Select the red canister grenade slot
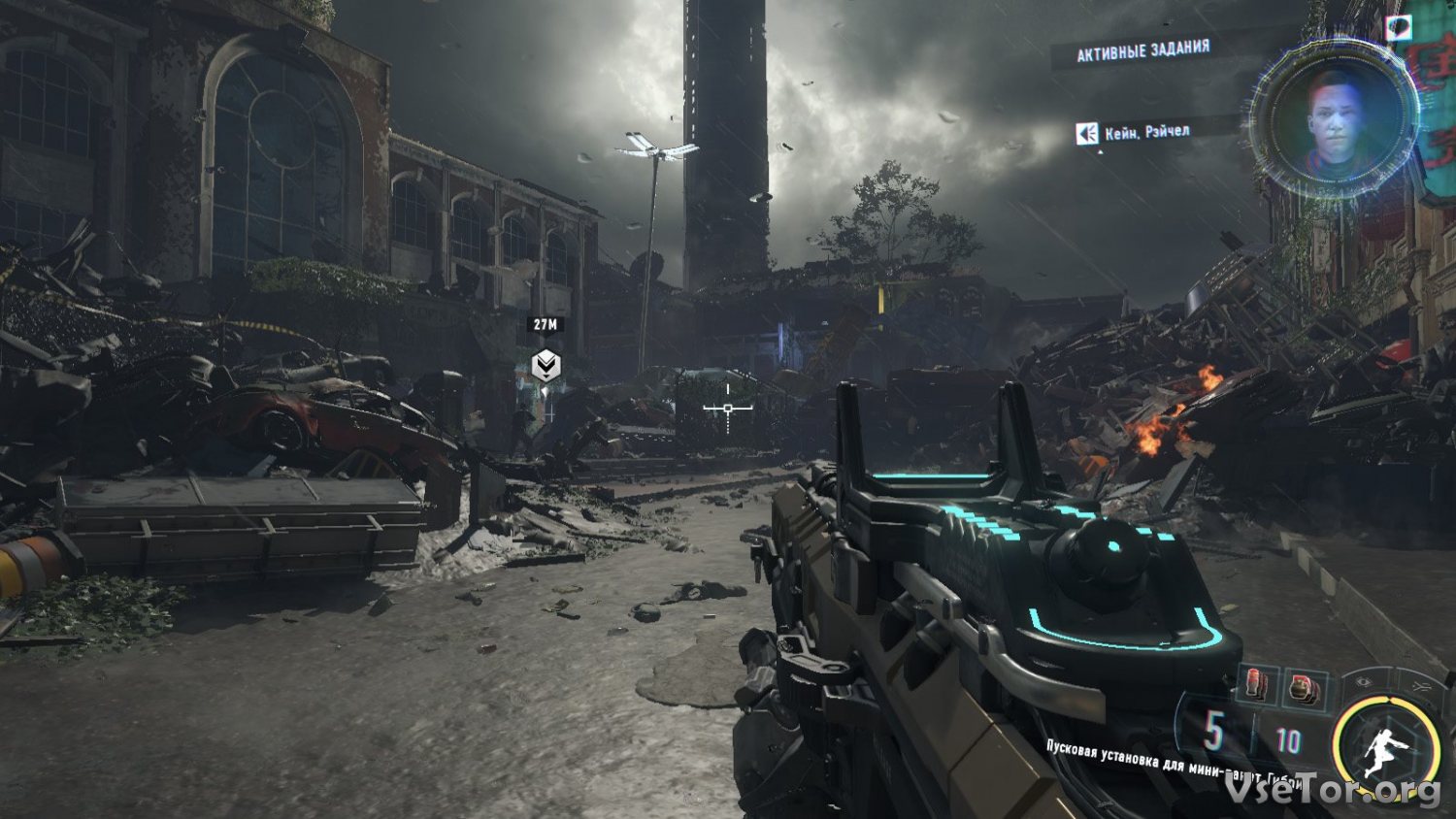 (x=1256, y=685)
